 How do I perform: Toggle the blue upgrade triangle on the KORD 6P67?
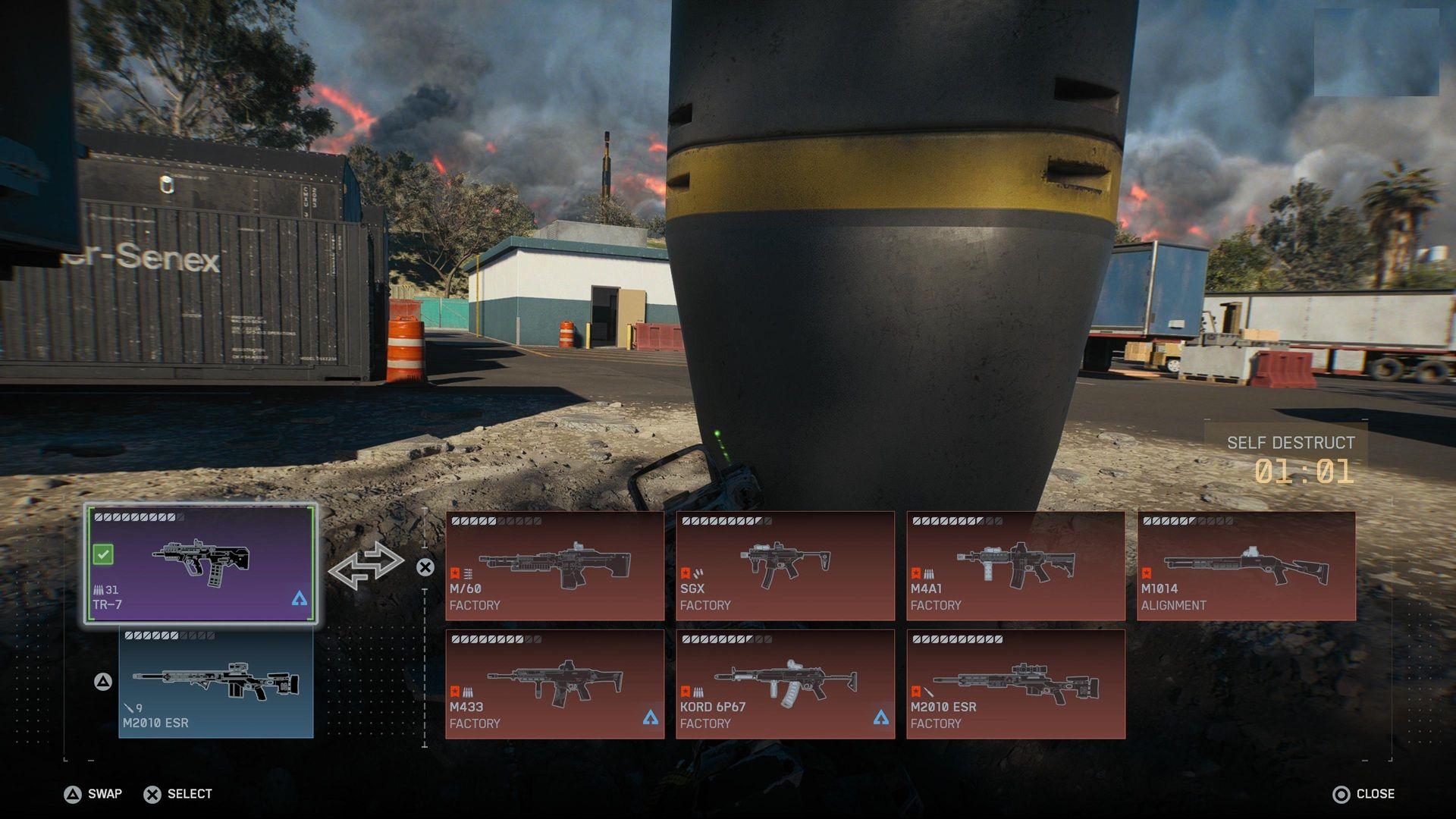coord(881,716)
